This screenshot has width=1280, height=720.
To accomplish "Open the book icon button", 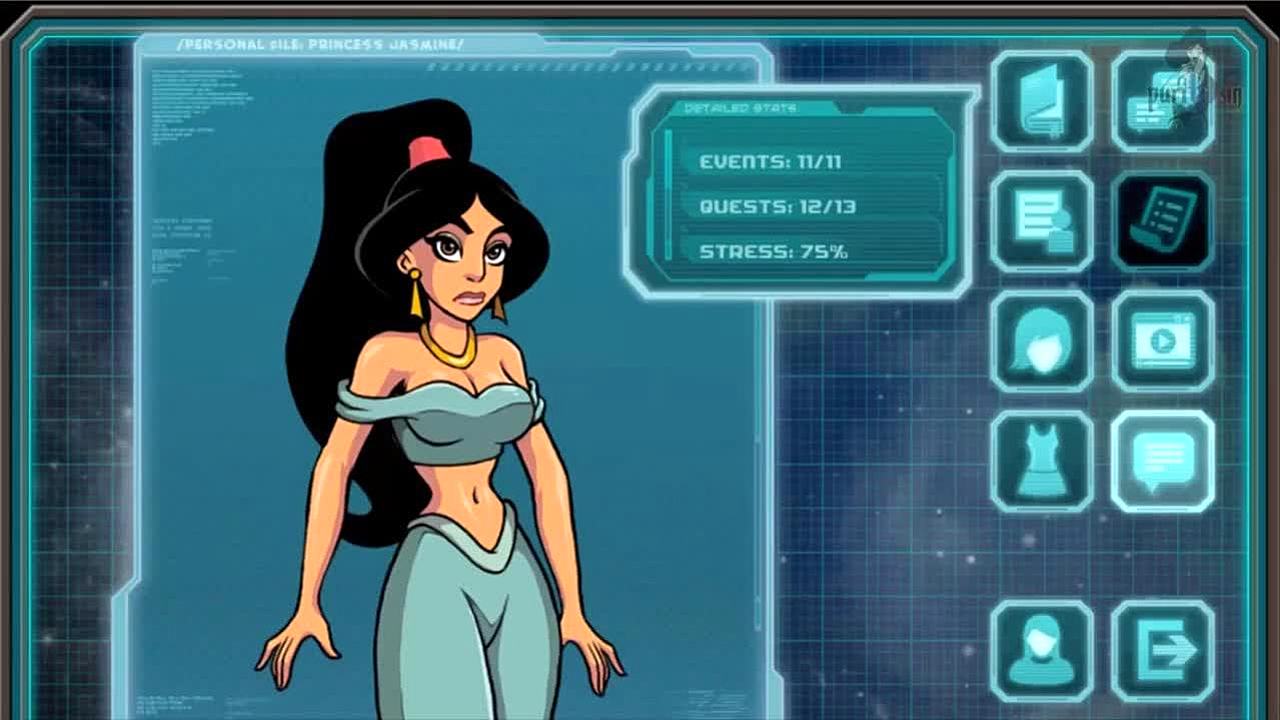I will click(1042, 102).
